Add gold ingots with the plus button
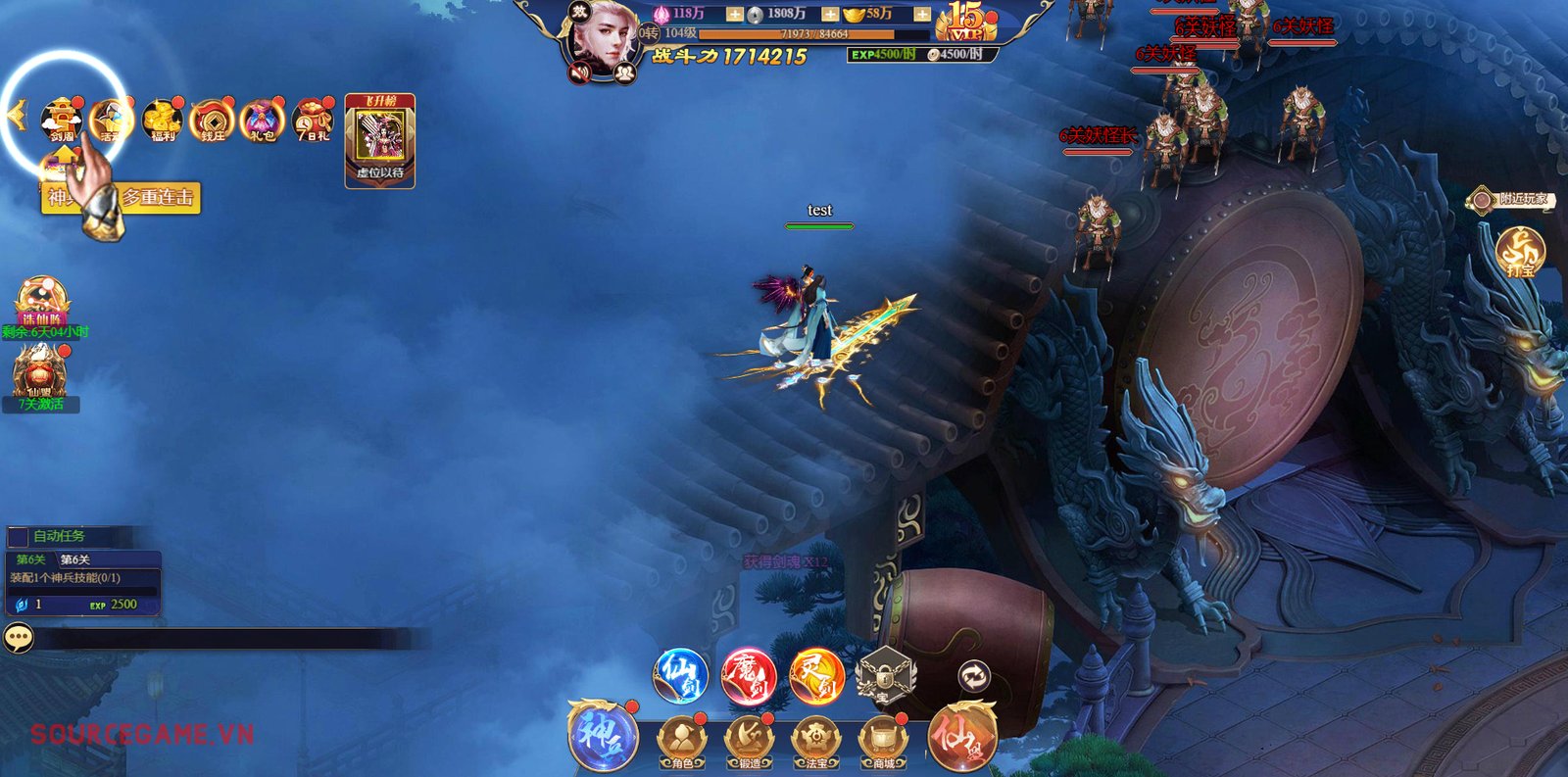This screenshot has height=777, width=1568. tap(922, 14)
